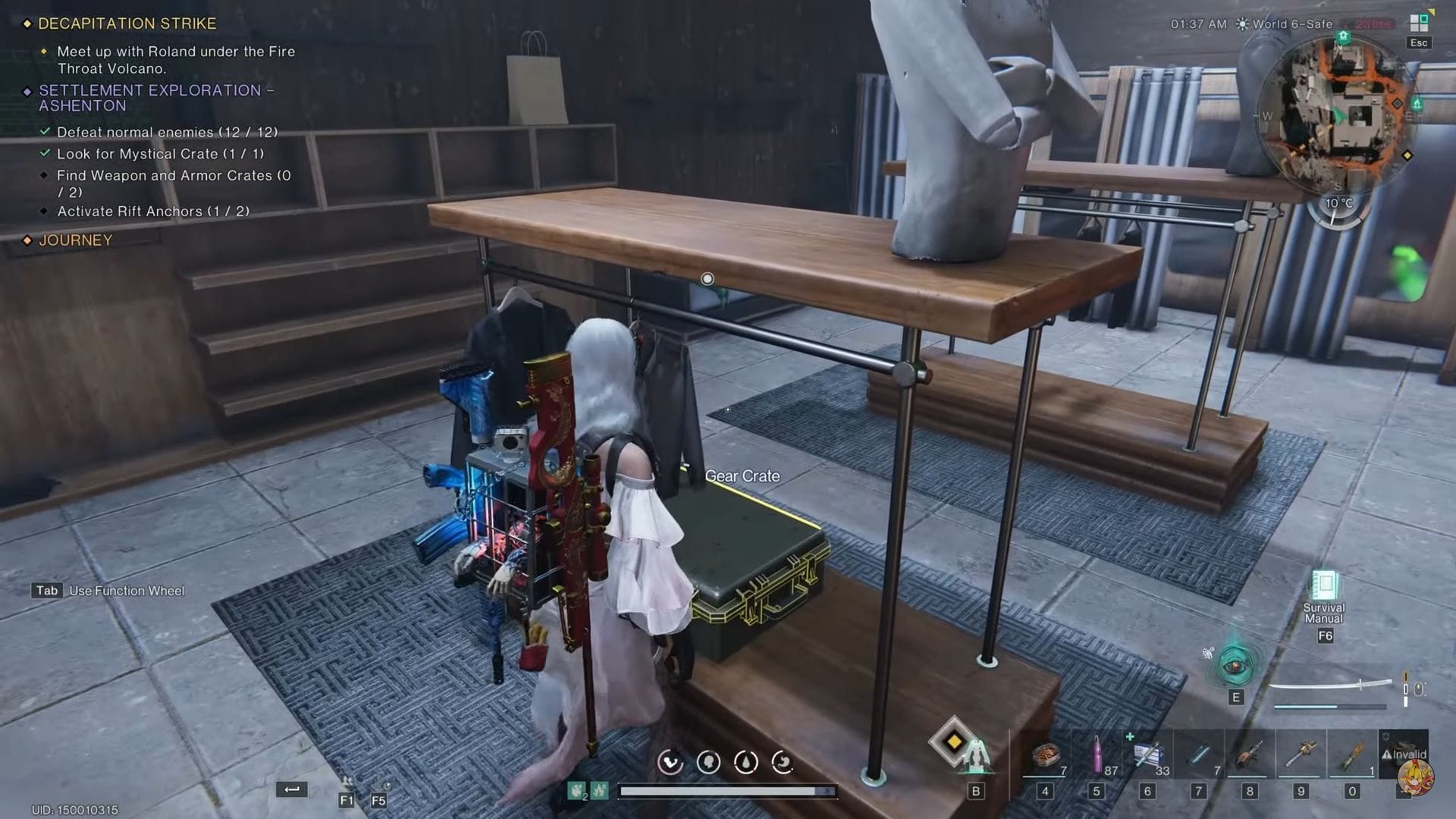This screenshot has height=819, width=1456.
Task: Toggle the Look for Mystical Crate checkmark
Action: [x=45, y=153]
